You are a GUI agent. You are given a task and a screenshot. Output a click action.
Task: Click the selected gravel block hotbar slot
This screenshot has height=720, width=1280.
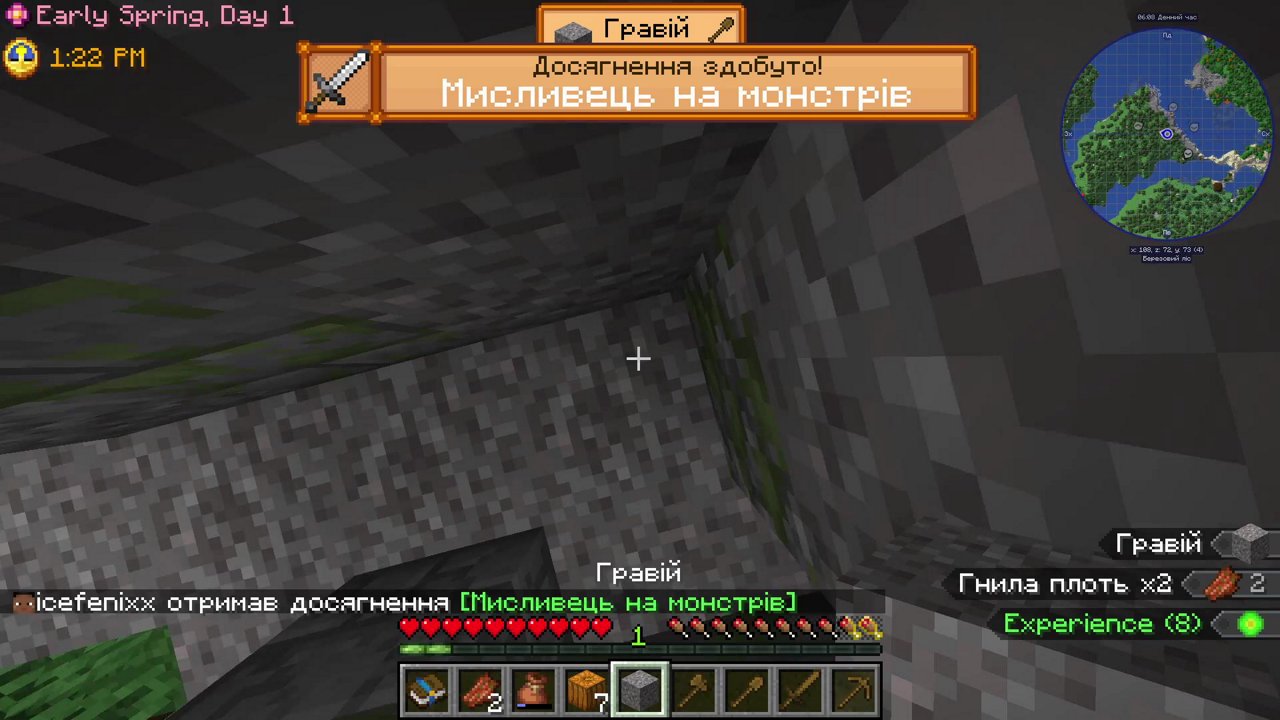(640, 688)
